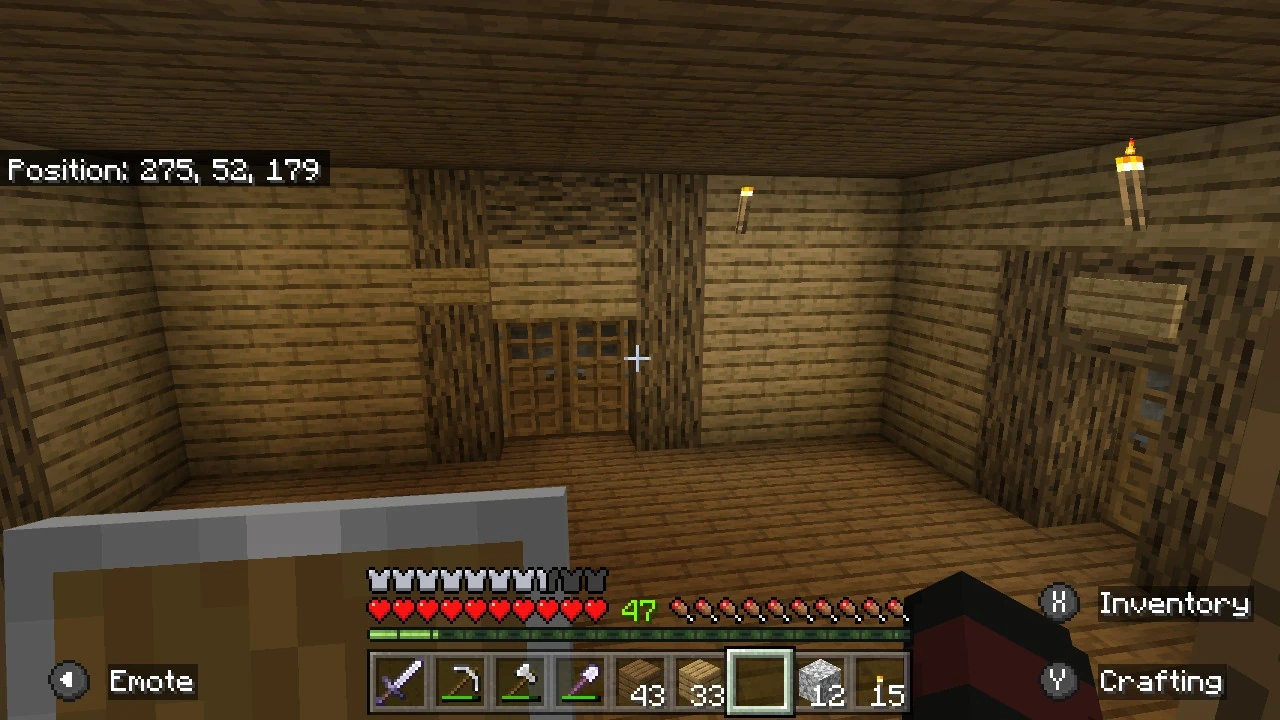Screen dimensions: 1280x720
Task: Select the pickaxe in the hotbar
Action: [x=460, y=681]
